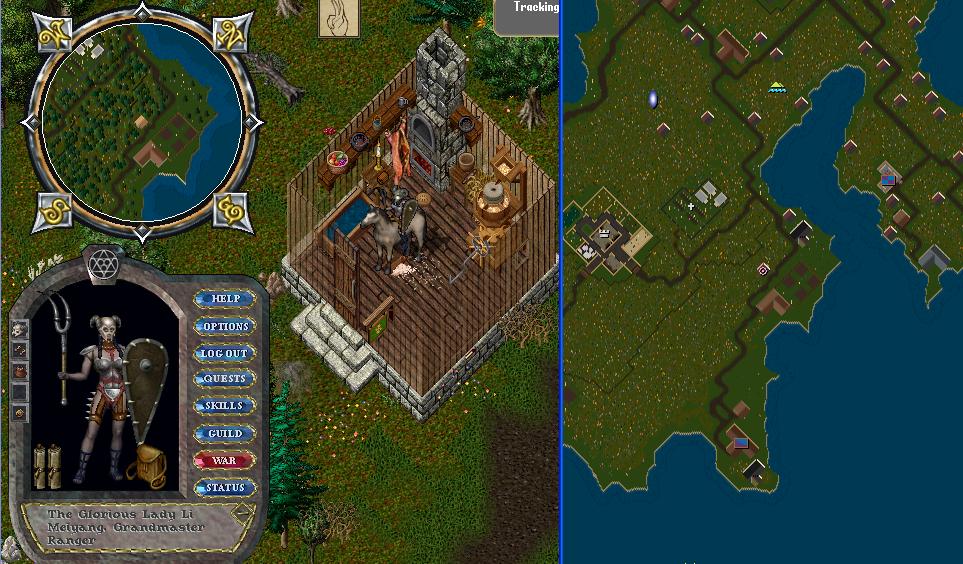Viewport: 963px width, 564px height.
Task: Open the Skills list
Action: 225,406
